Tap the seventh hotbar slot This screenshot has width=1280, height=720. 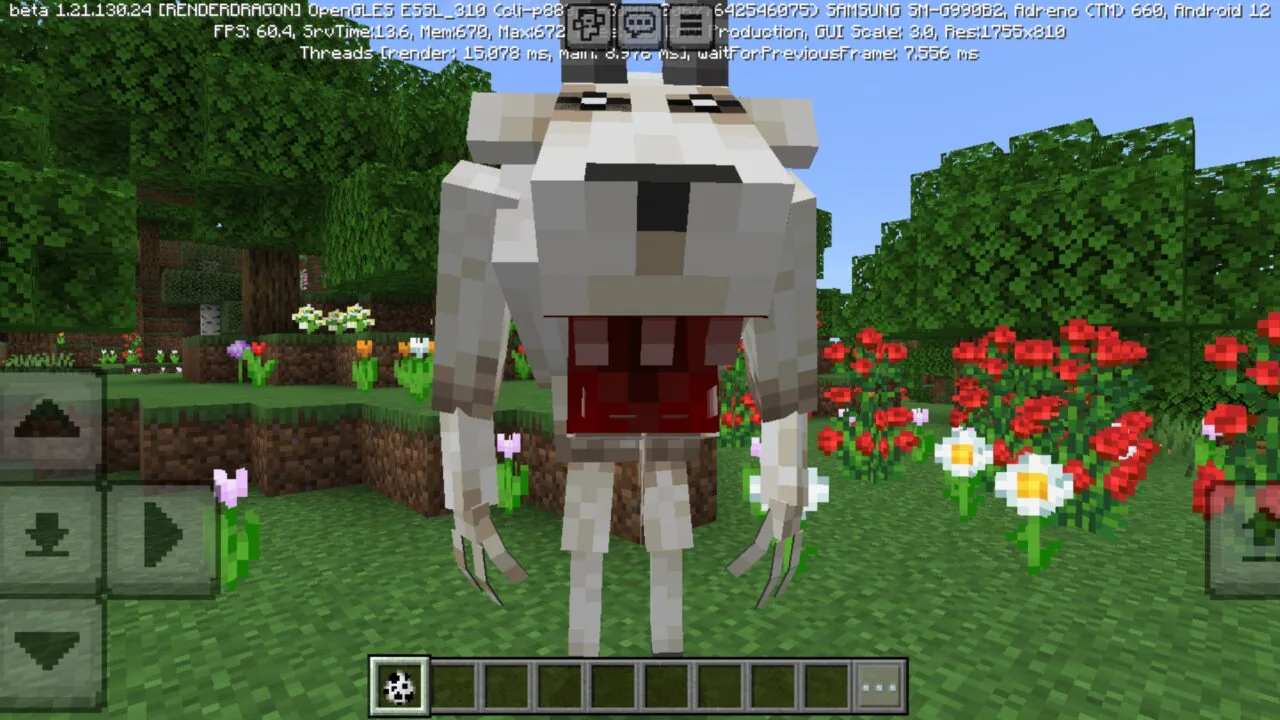coord(719,686)
